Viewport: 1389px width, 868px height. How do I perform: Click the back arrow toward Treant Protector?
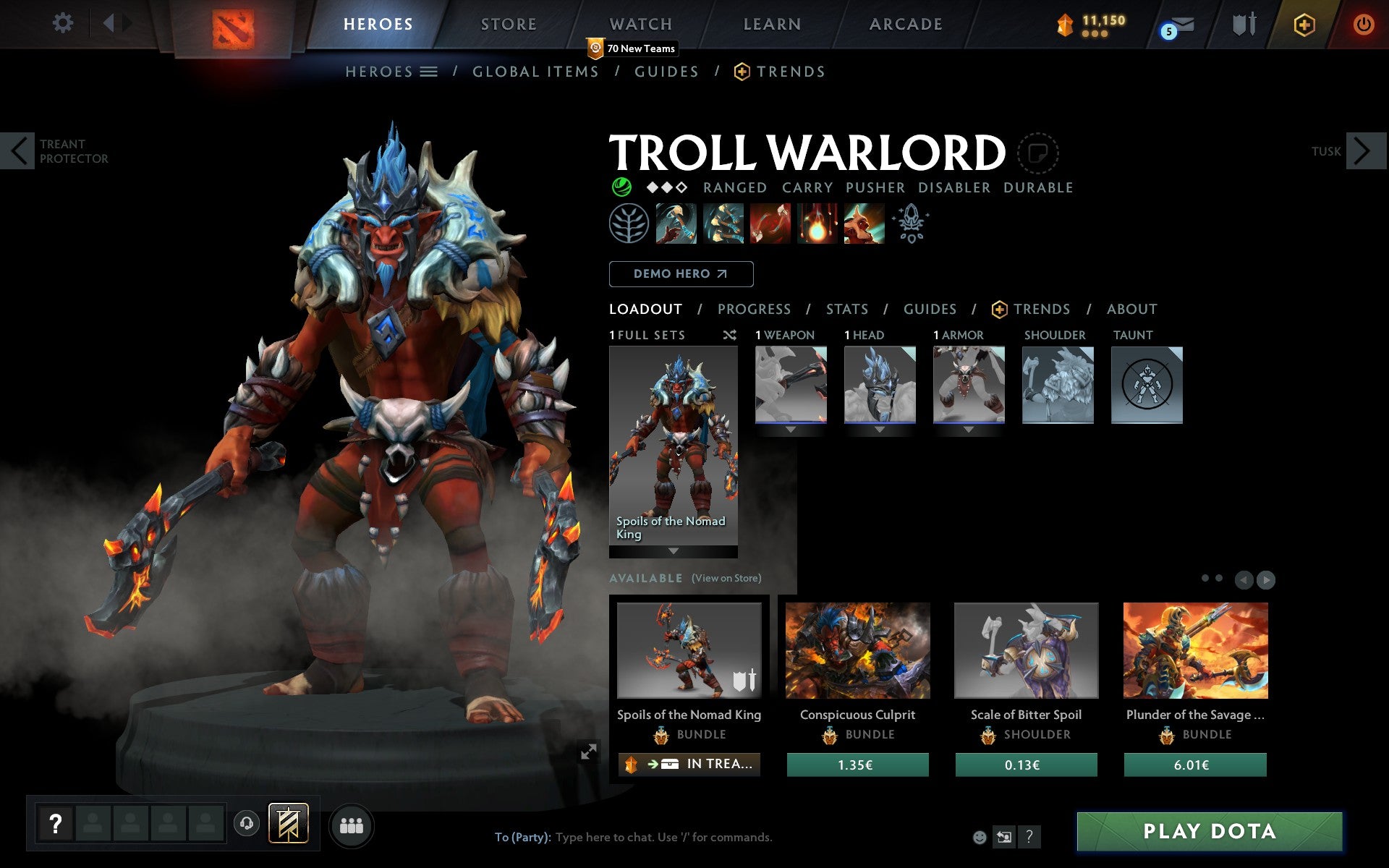point(16,151)
